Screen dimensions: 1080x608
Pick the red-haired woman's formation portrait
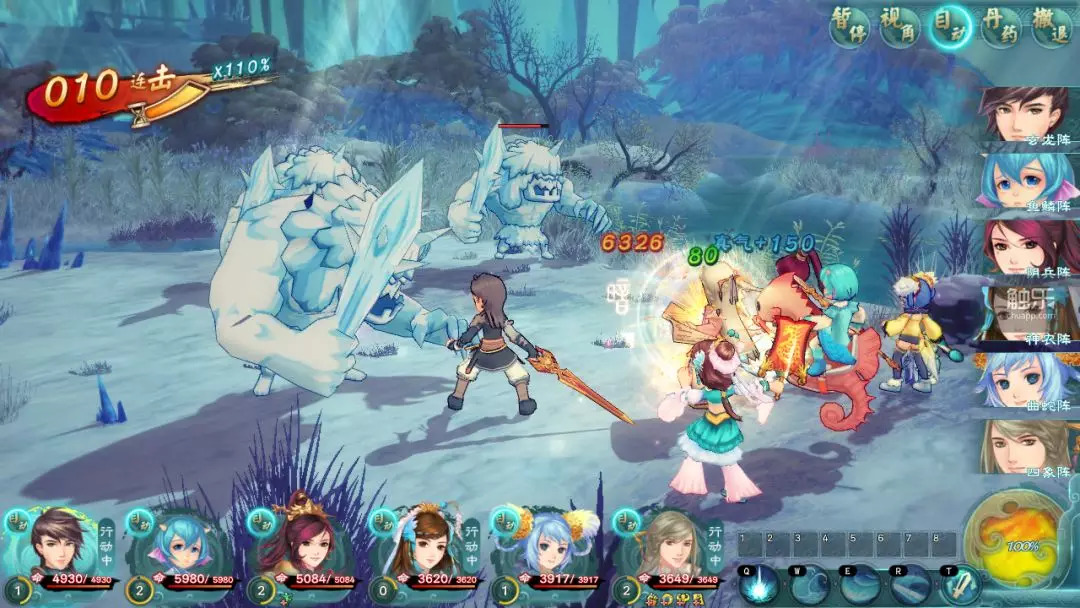click(1027, 247)
